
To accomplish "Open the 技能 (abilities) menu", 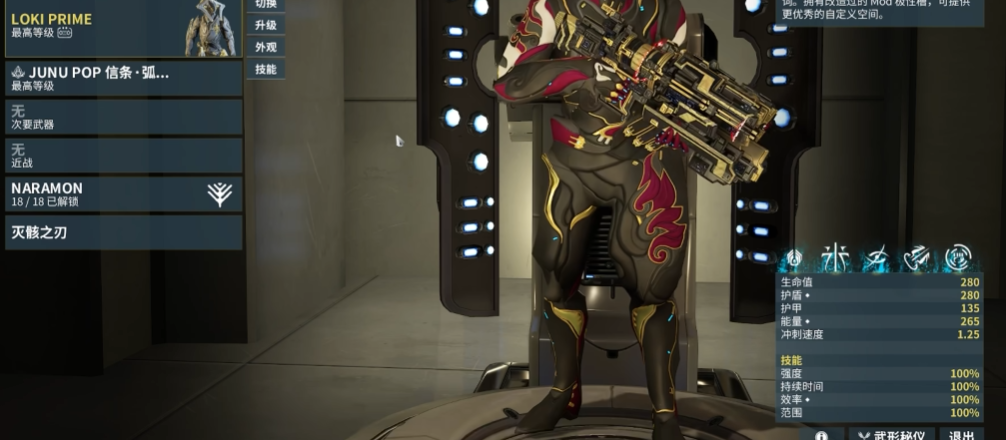I will point(266,69).
